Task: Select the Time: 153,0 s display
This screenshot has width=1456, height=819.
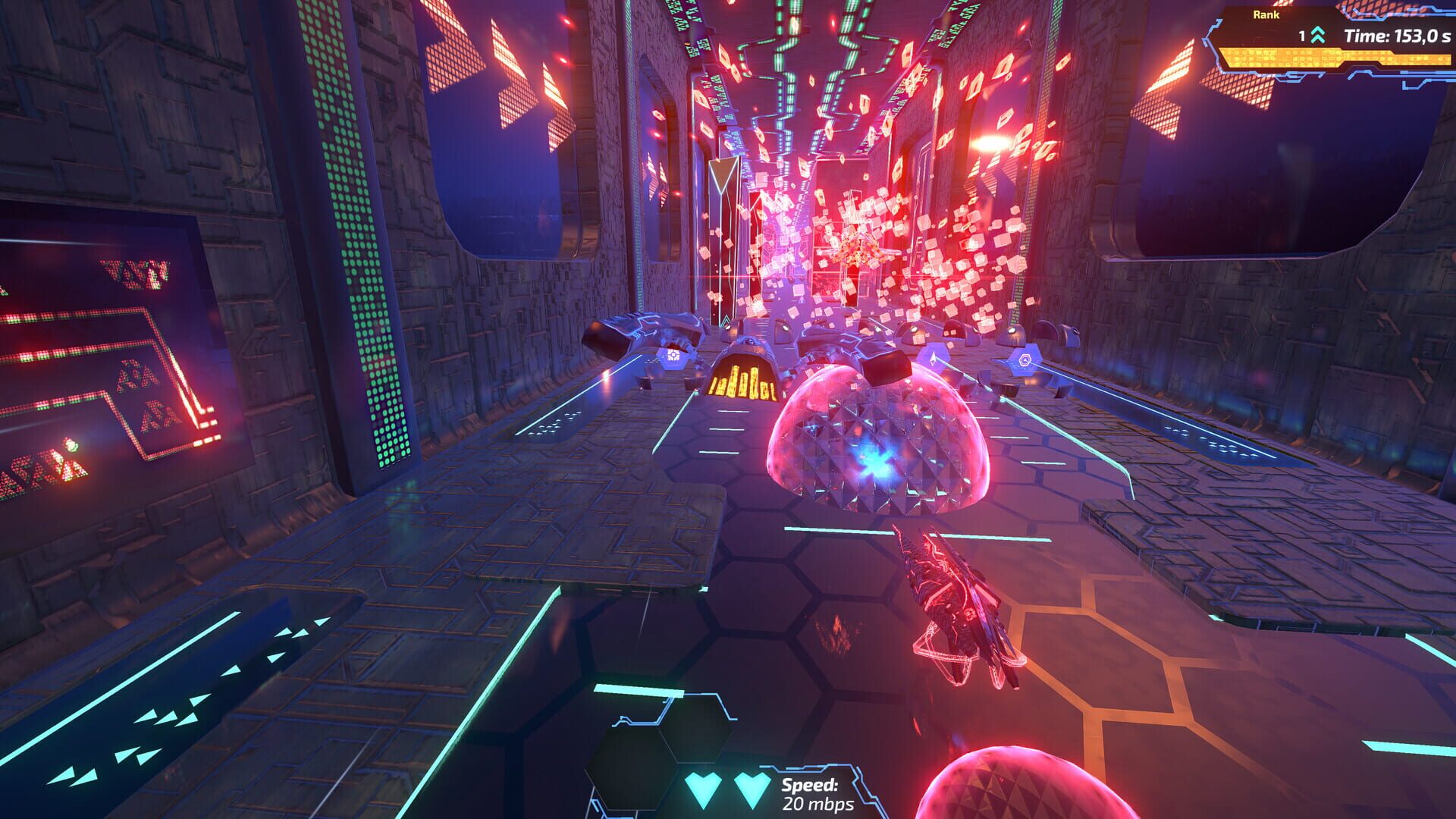Action: pos(1399,34)
